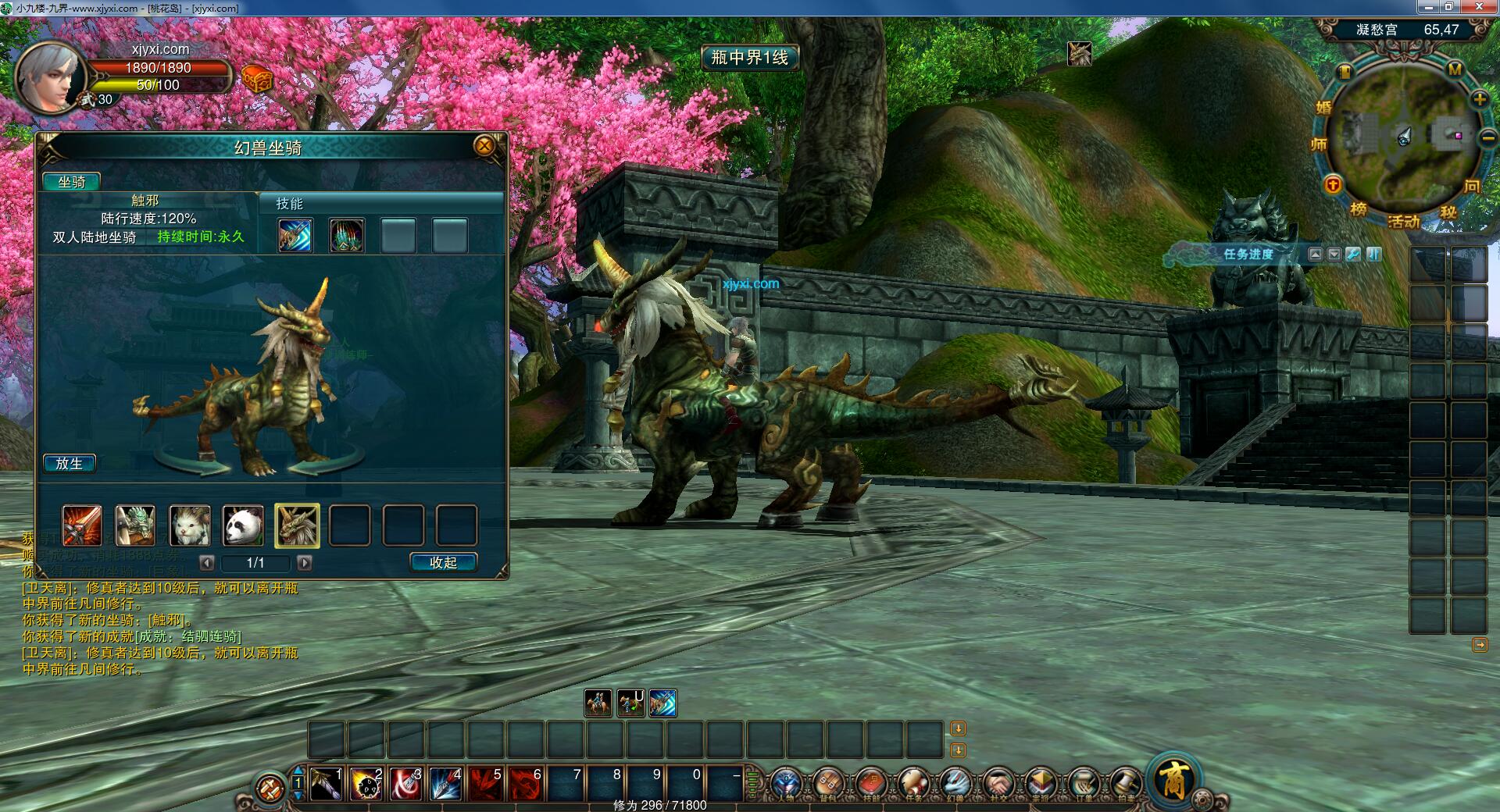This screenshot has width=1500, height=812.
Task: Click the 收起 button to stow the mount
Action: click(443, 563)
